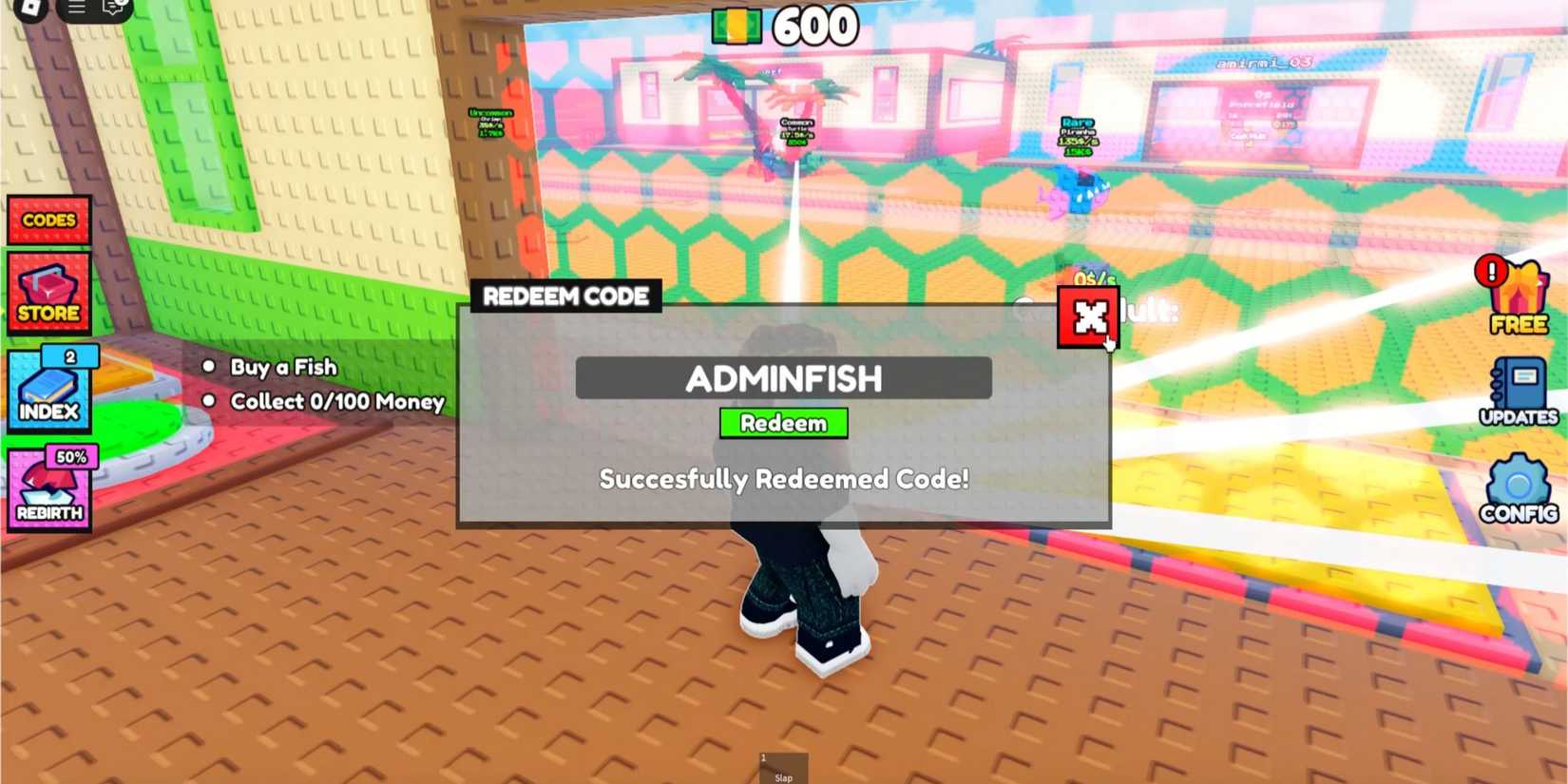Click the REDEEM CODE title bar
This screenshot has width=1568, height=784.
[565, 296]
